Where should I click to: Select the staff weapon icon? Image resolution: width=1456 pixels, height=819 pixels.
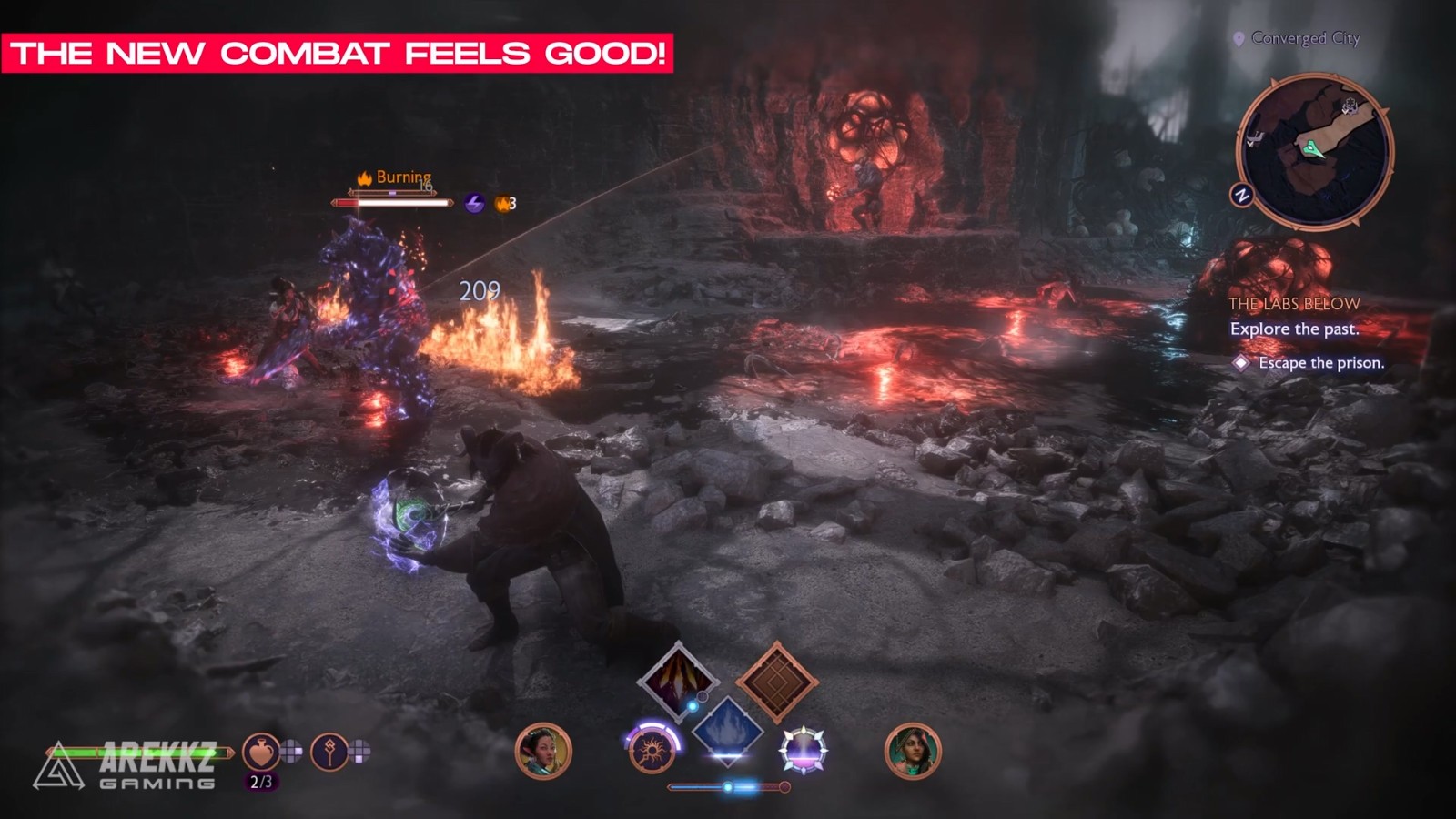point(329,752)
